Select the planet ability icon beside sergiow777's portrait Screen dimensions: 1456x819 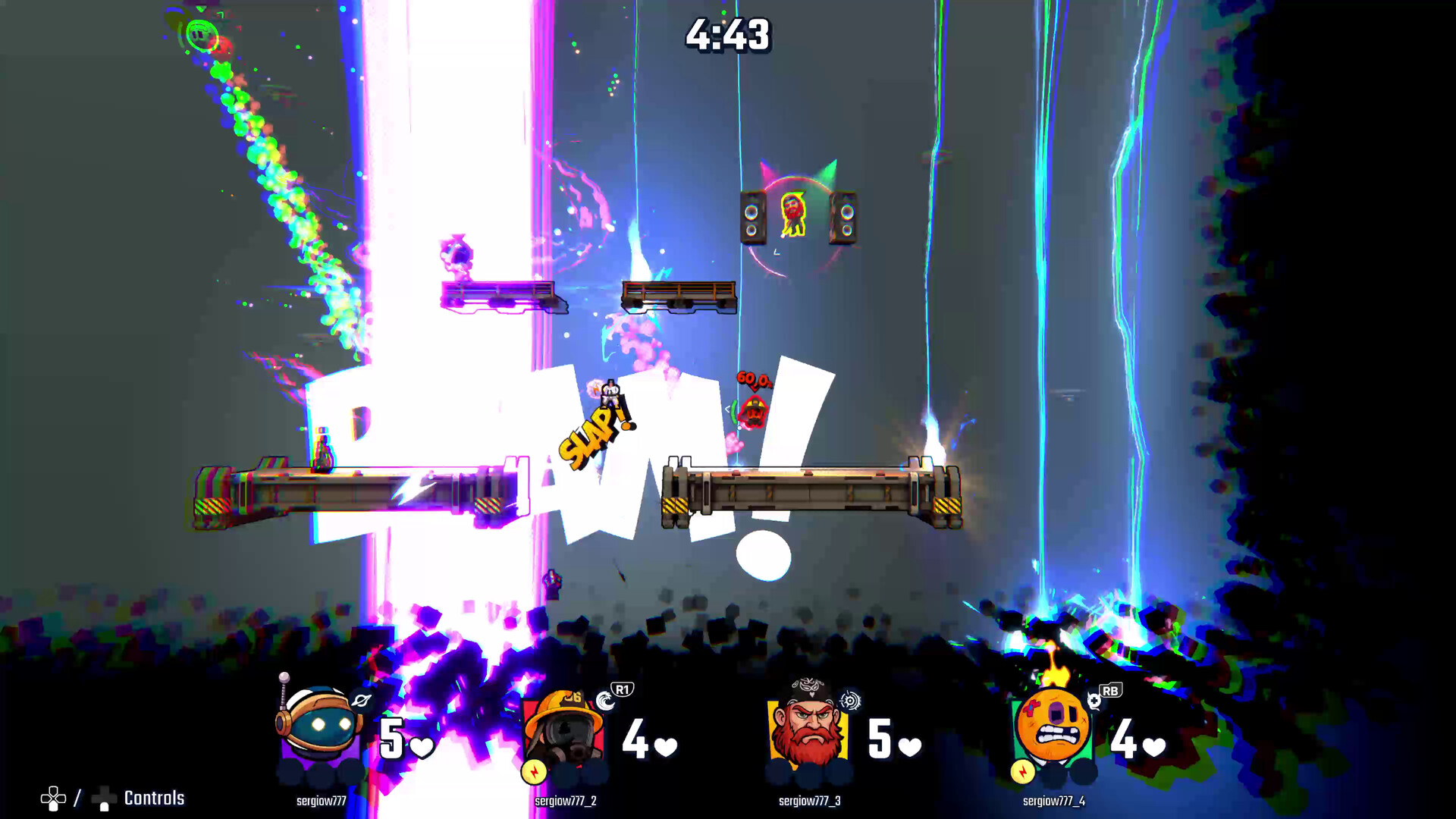pos(362,701)
